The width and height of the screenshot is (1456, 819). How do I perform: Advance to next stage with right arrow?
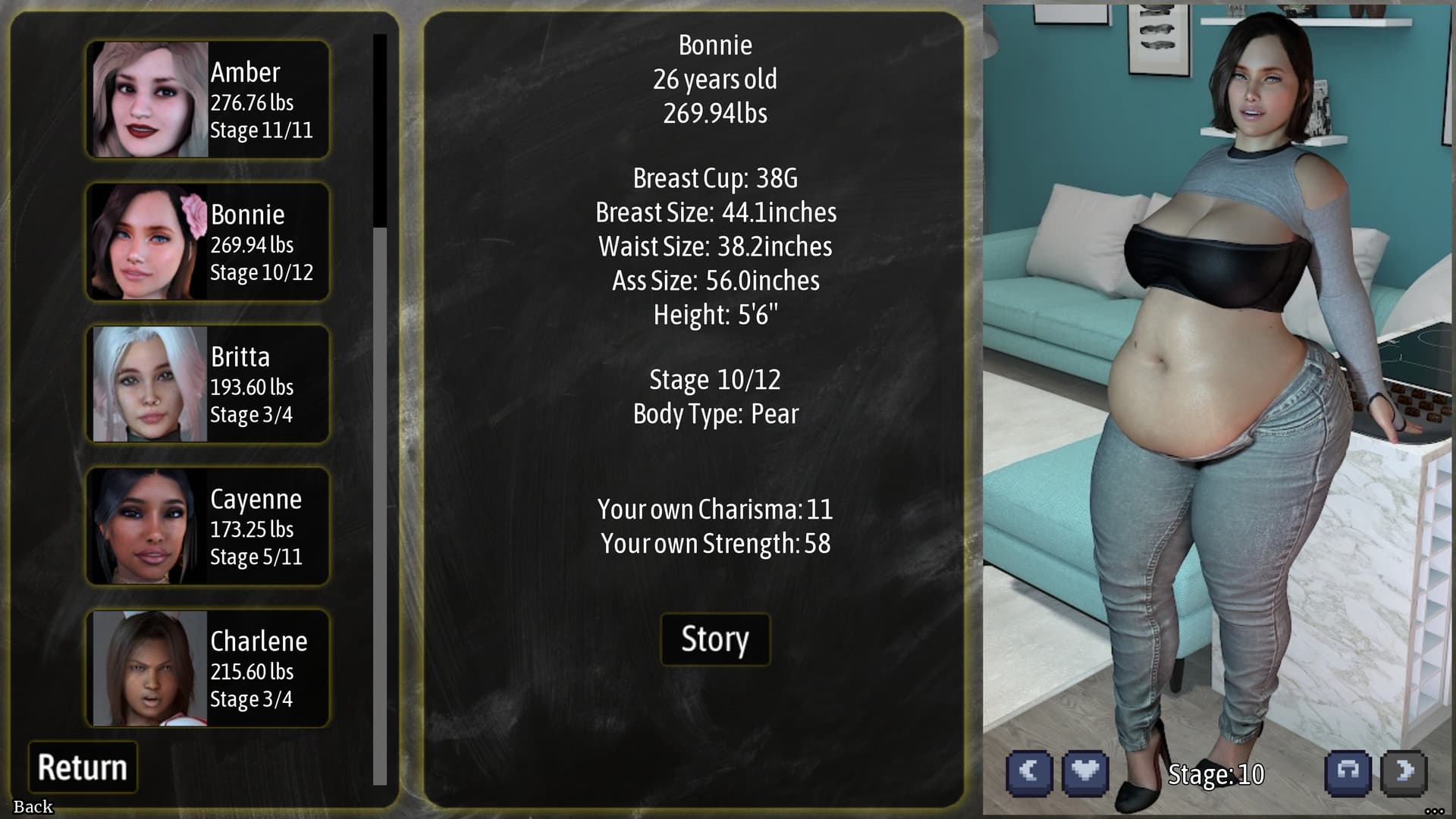click(1404, 773)
